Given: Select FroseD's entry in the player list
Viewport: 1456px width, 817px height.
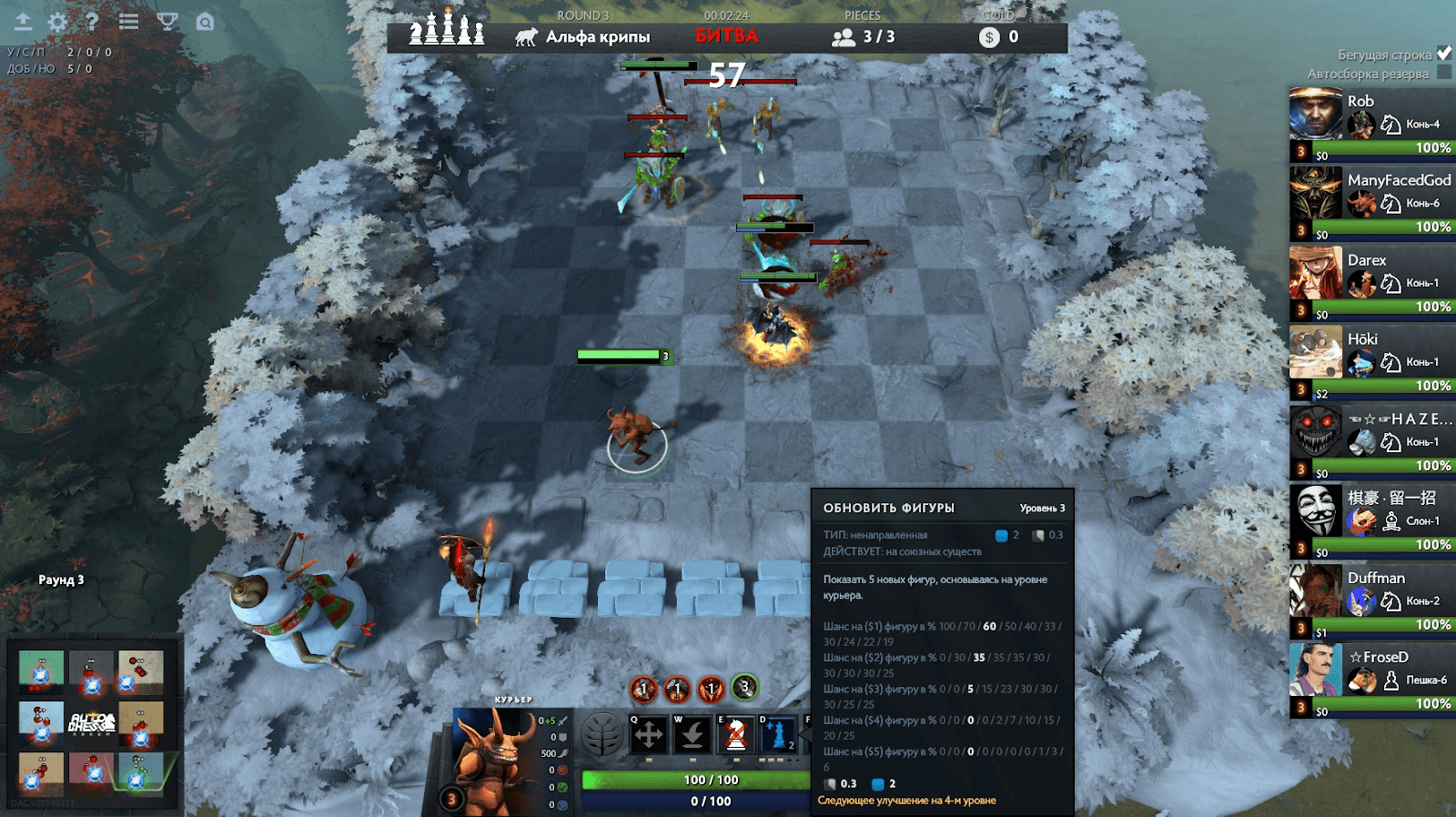Looking at the screenshot, I should point(1371,680).
